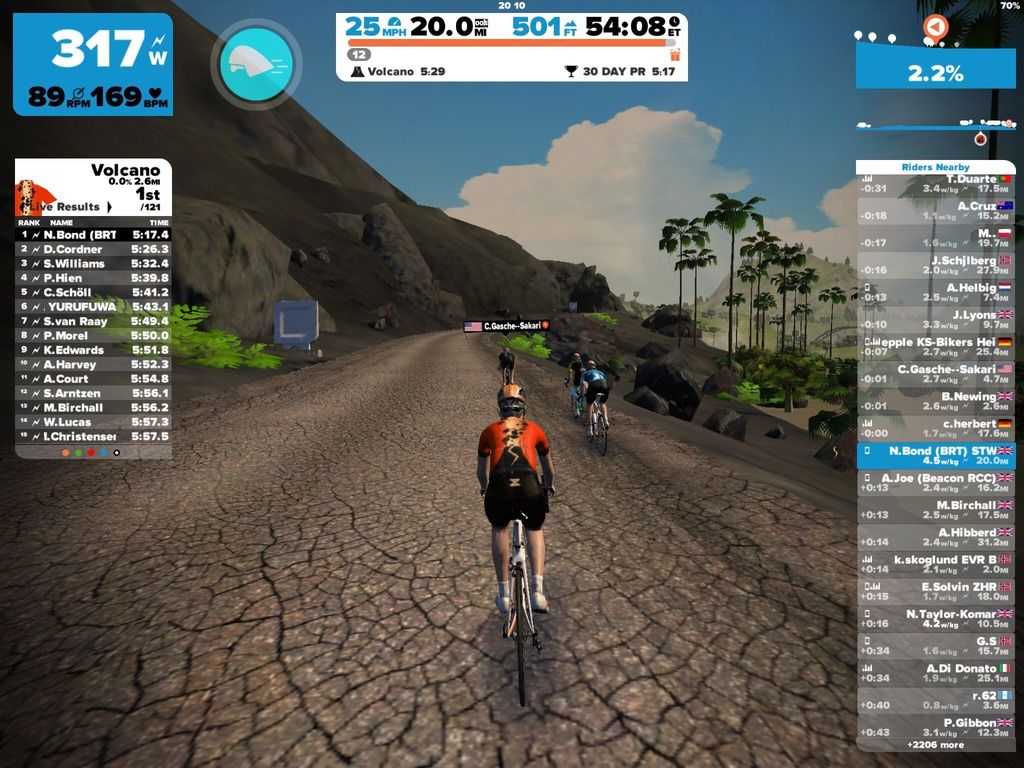Image resolution: width=1024 pixels, height=768 pixels.
Task: Click the orange back arrow on minimap
Action: 935,27
